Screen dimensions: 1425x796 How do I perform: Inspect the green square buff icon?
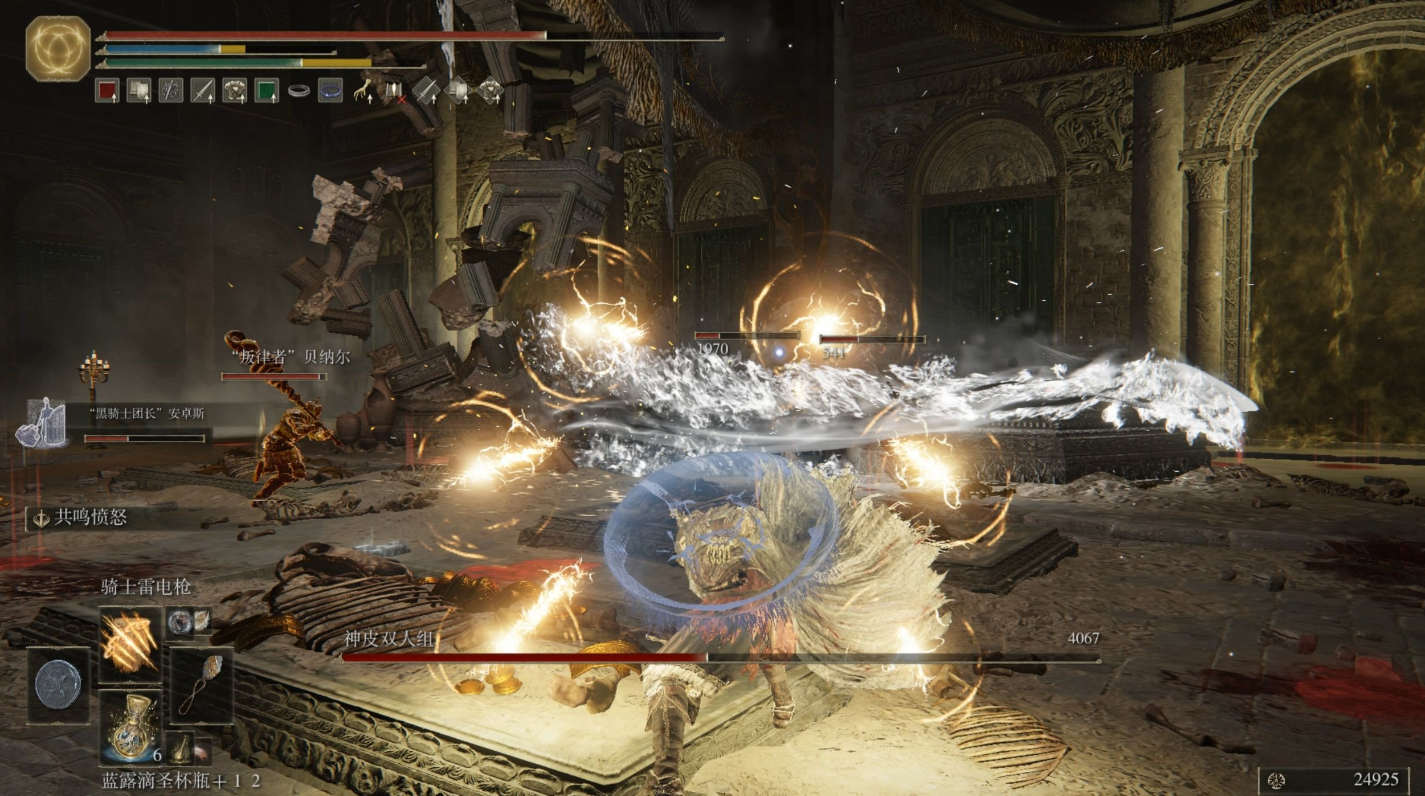[x=266, y=91]
